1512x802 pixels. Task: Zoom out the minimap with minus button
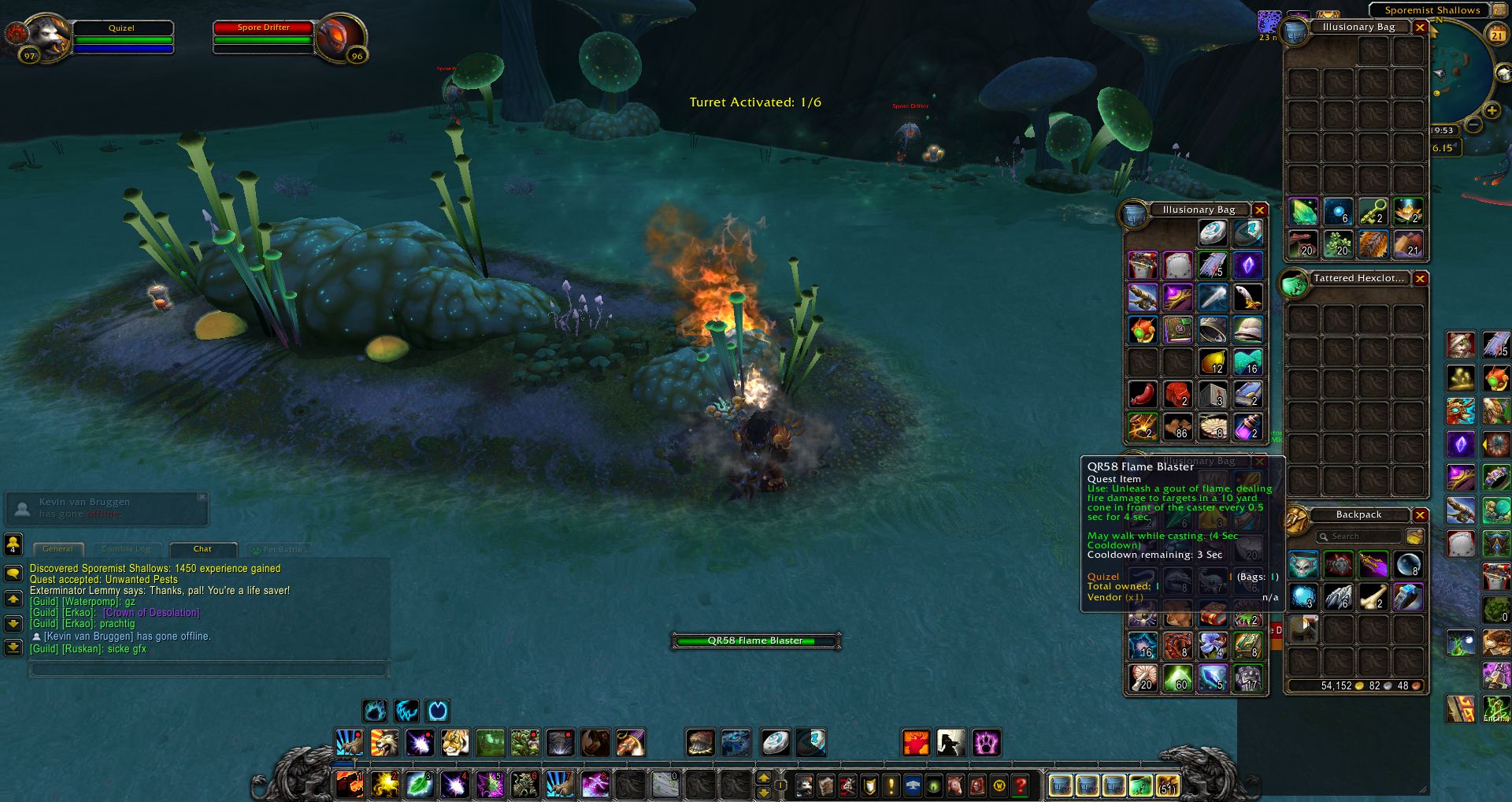coord(1473,124)
